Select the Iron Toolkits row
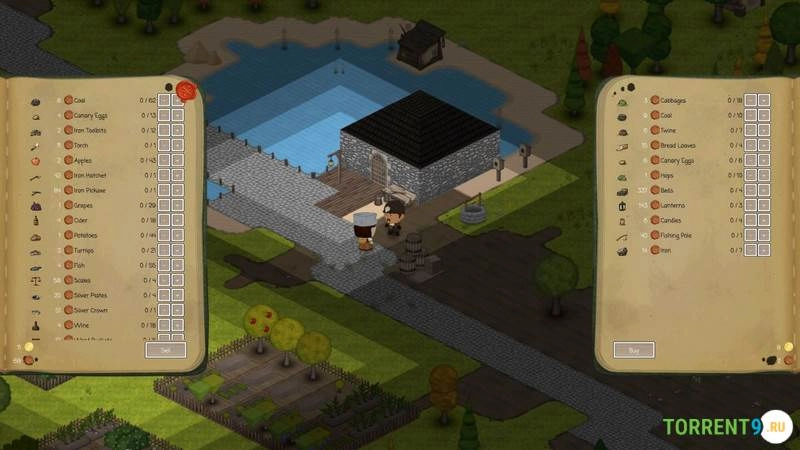This screenshot has width=800, height=450. pos(90,130)
